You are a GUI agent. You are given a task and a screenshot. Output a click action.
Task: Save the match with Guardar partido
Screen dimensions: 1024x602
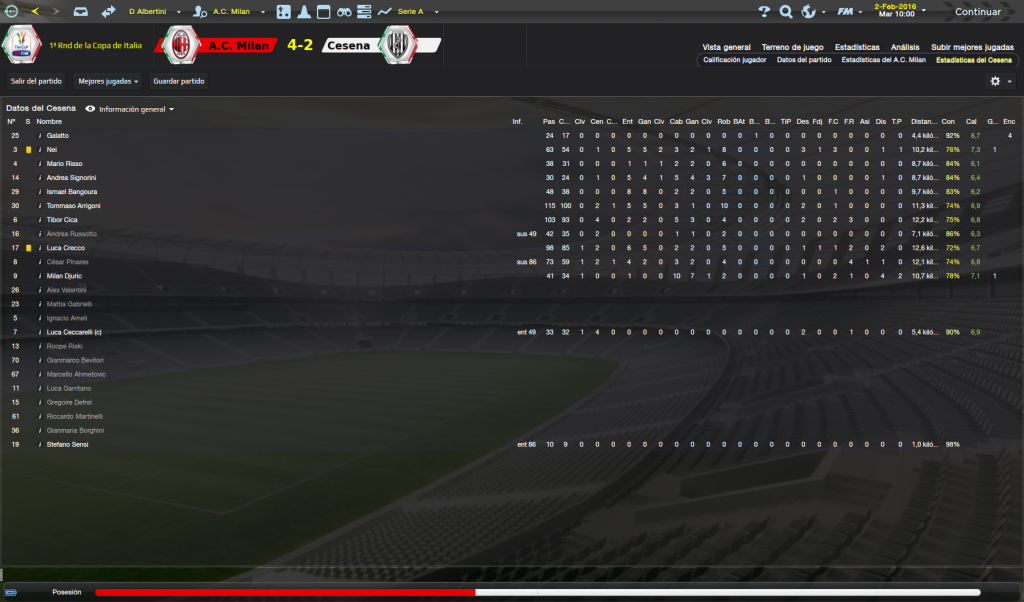point(179,80)
